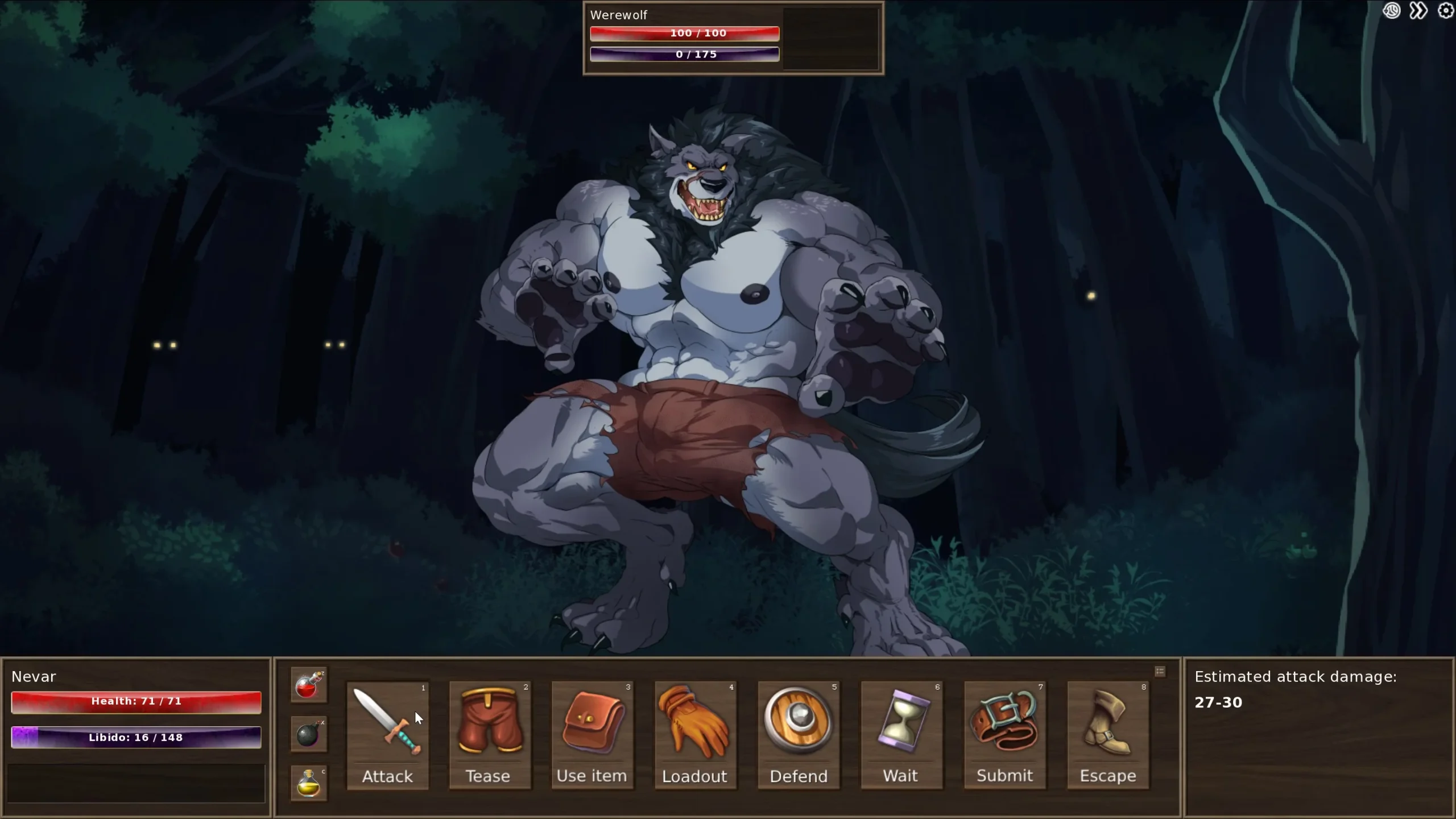Use the yellow potion quick slot
This screenshot has height=819, width=1456.
309,783
